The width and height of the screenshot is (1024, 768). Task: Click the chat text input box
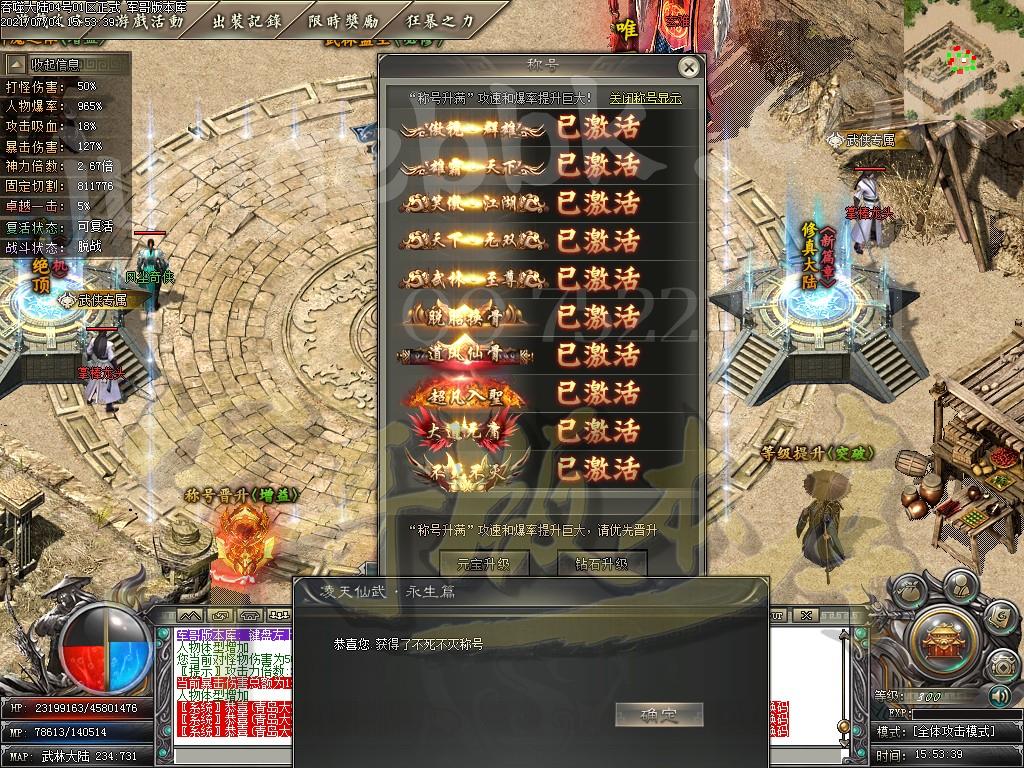(x=230, y=755)
